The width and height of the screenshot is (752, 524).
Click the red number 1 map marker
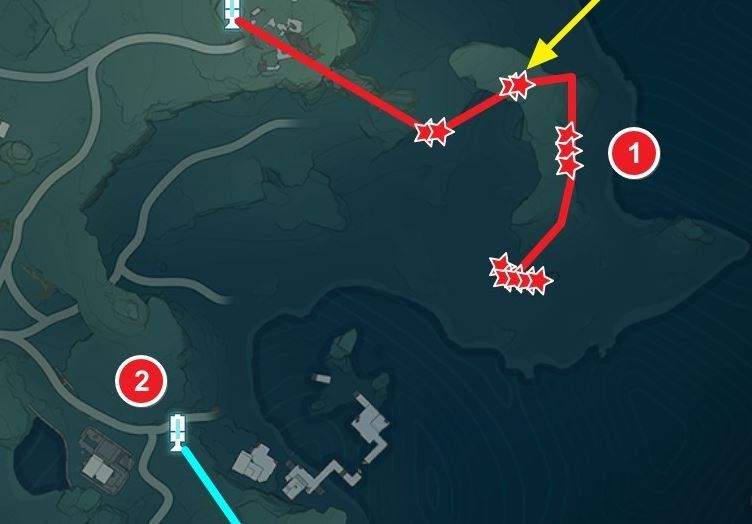636,154
